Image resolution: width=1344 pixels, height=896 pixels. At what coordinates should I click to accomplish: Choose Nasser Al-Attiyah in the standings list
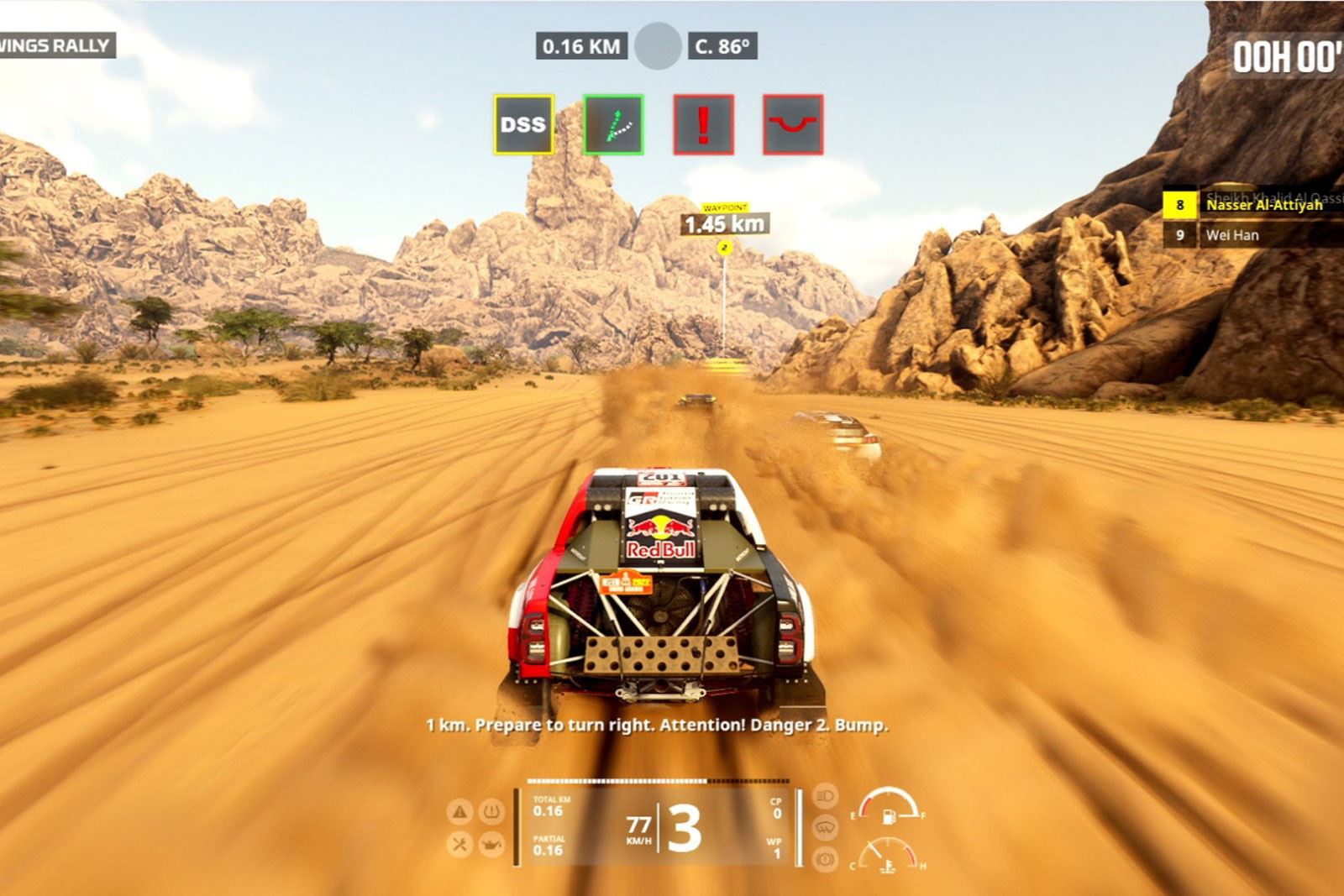click(1263, 205)
